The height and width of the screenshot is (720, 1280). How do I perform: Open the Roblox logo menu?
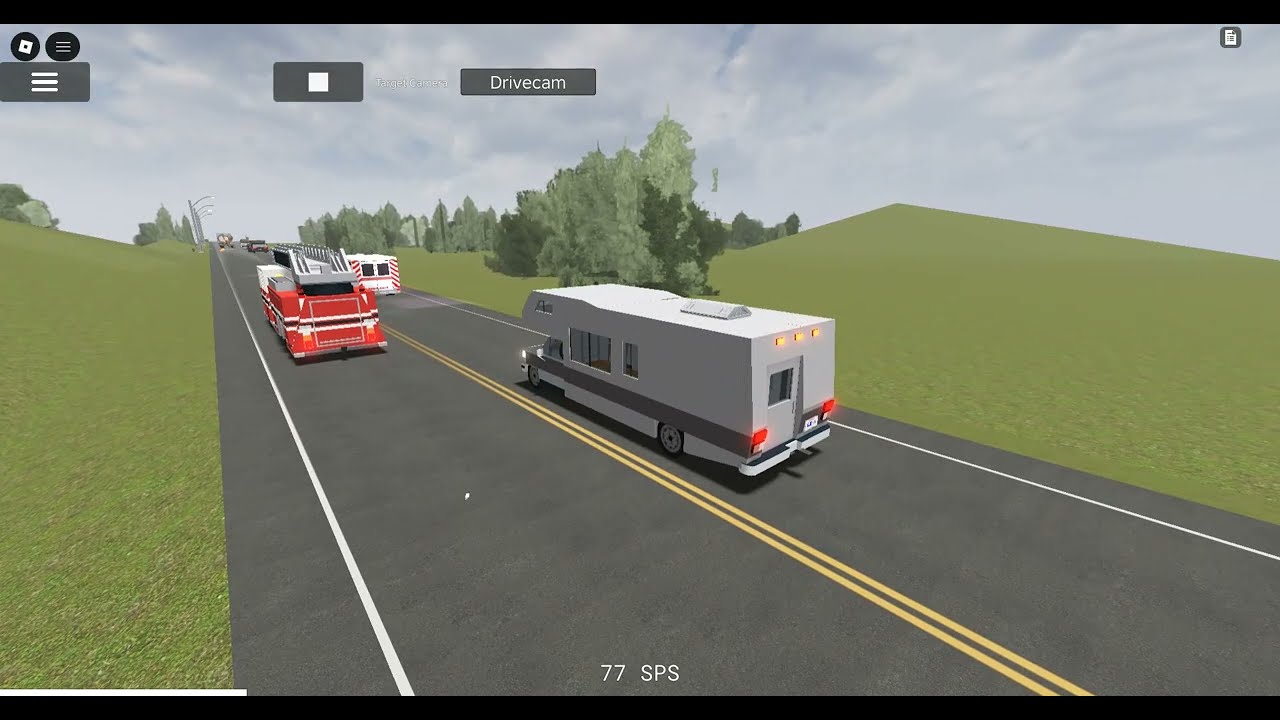pos(25,46)
